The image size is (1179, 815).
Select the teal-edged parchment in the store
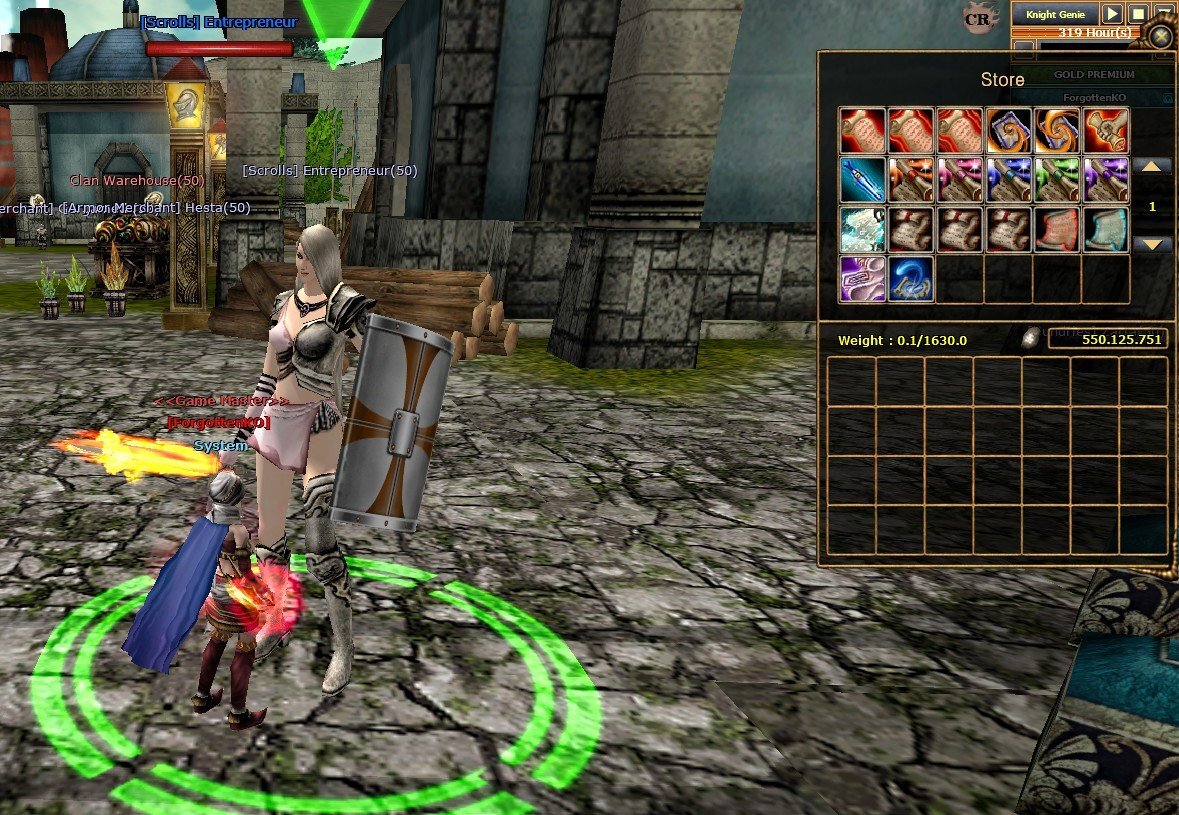(x=1106, y=229)
